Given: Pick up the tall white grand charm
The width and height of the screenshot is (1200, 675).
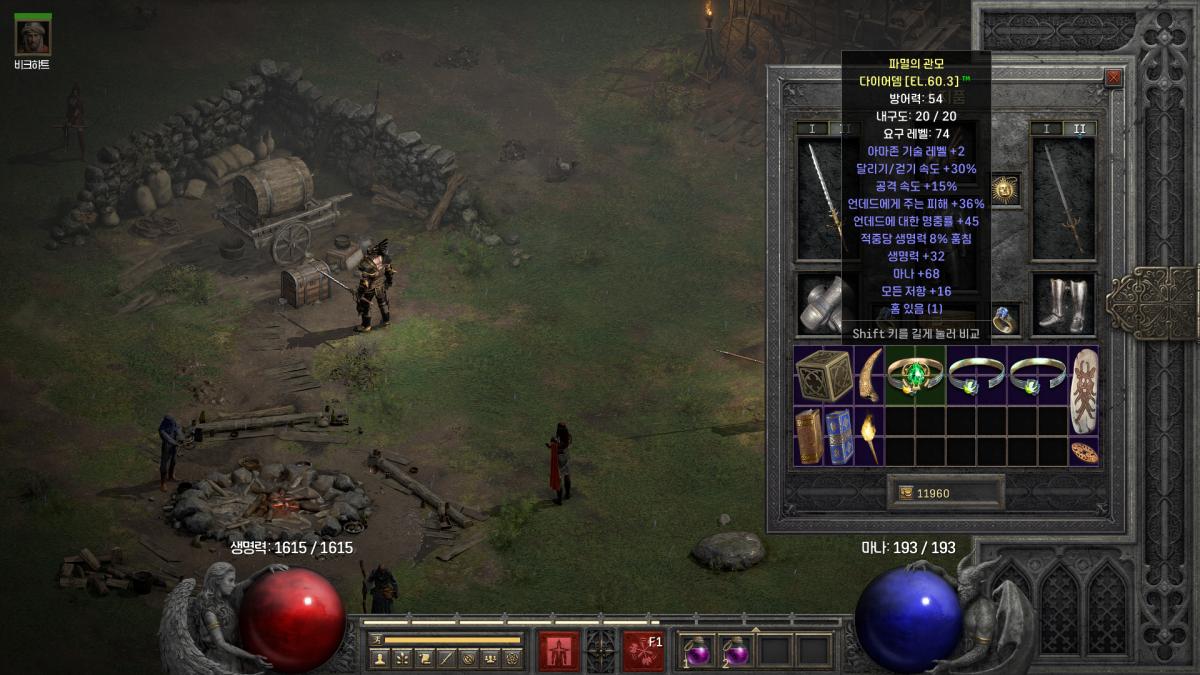Looking at the screenshot, I should [1083, 389].
